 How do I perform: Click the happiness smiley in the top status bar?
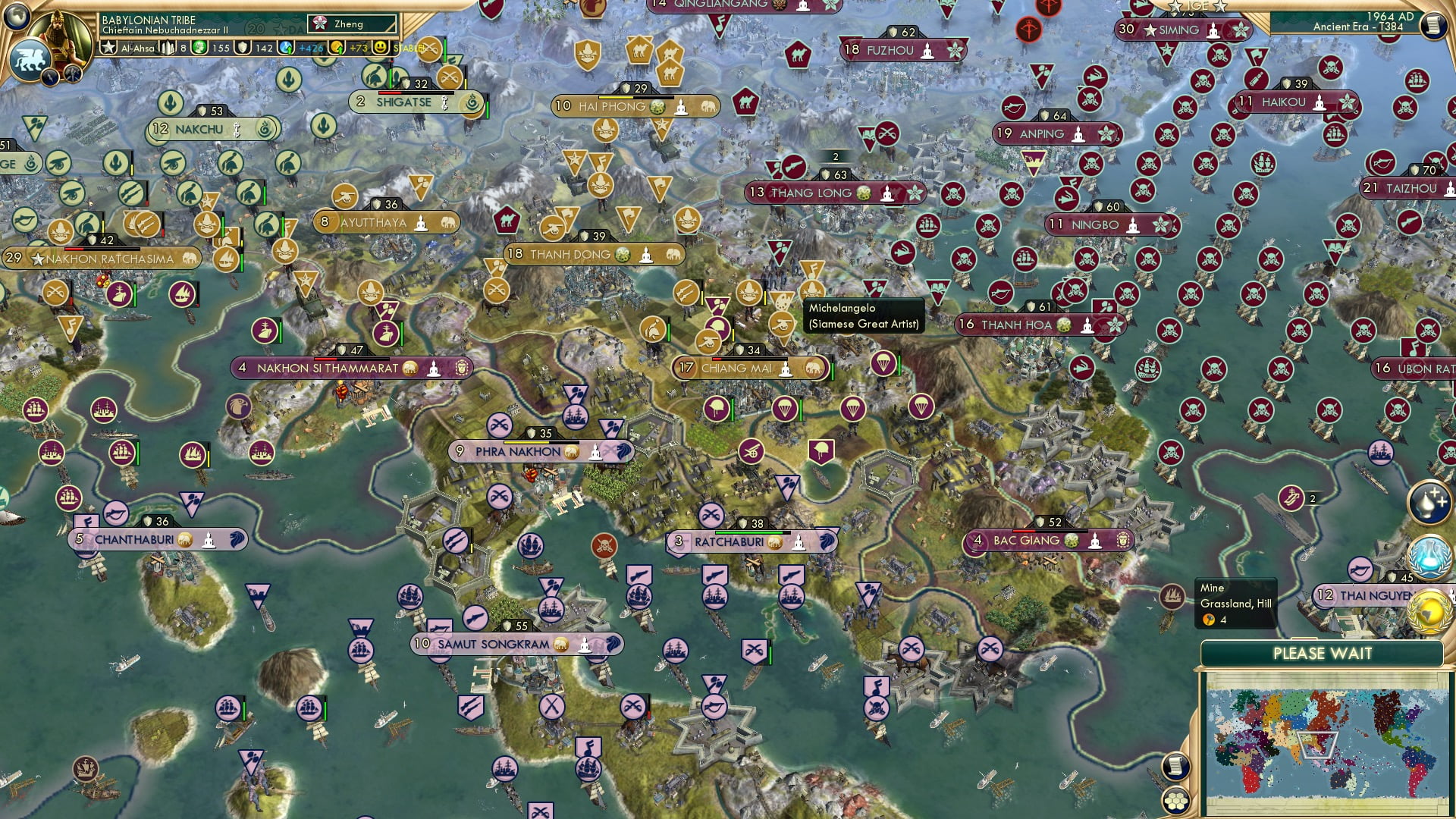pyautogui.click(x=379, y=48)
